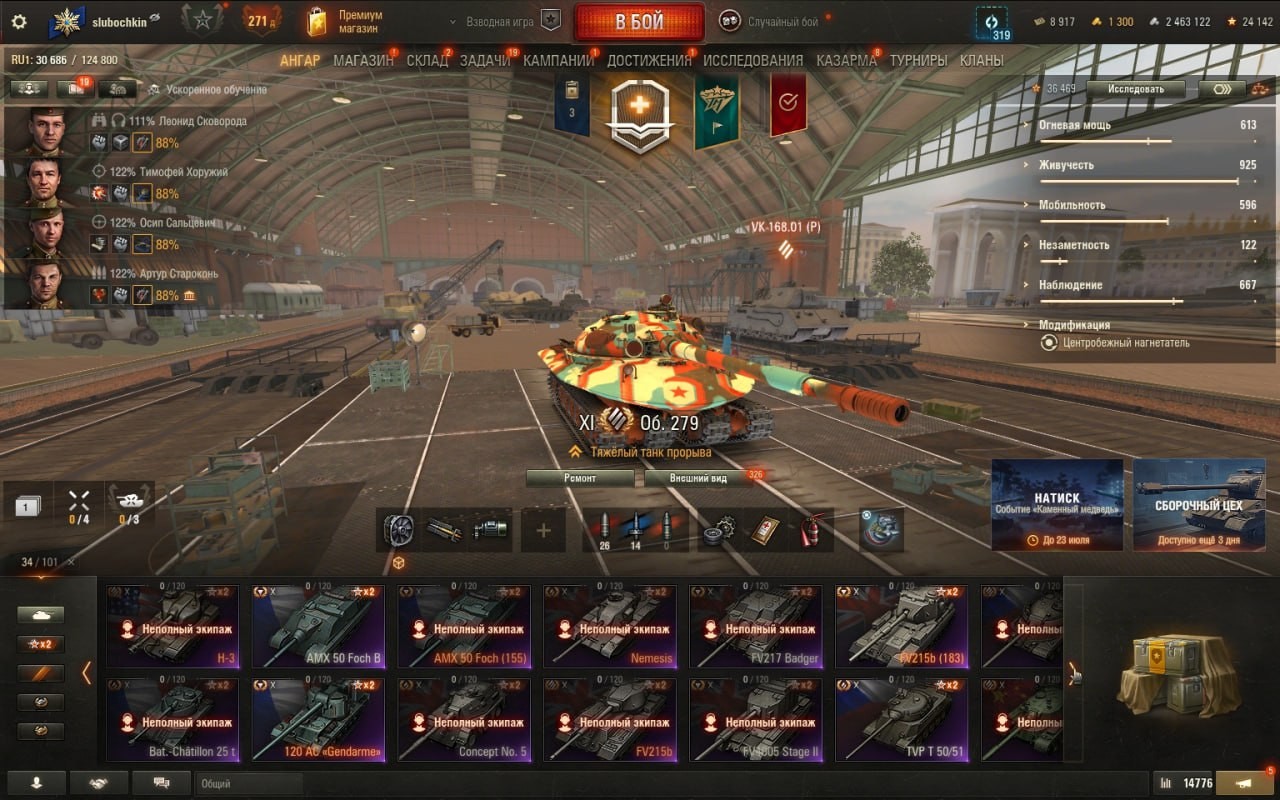
Task: Open the СКЛАД depot tab
Action: point(427,60)
